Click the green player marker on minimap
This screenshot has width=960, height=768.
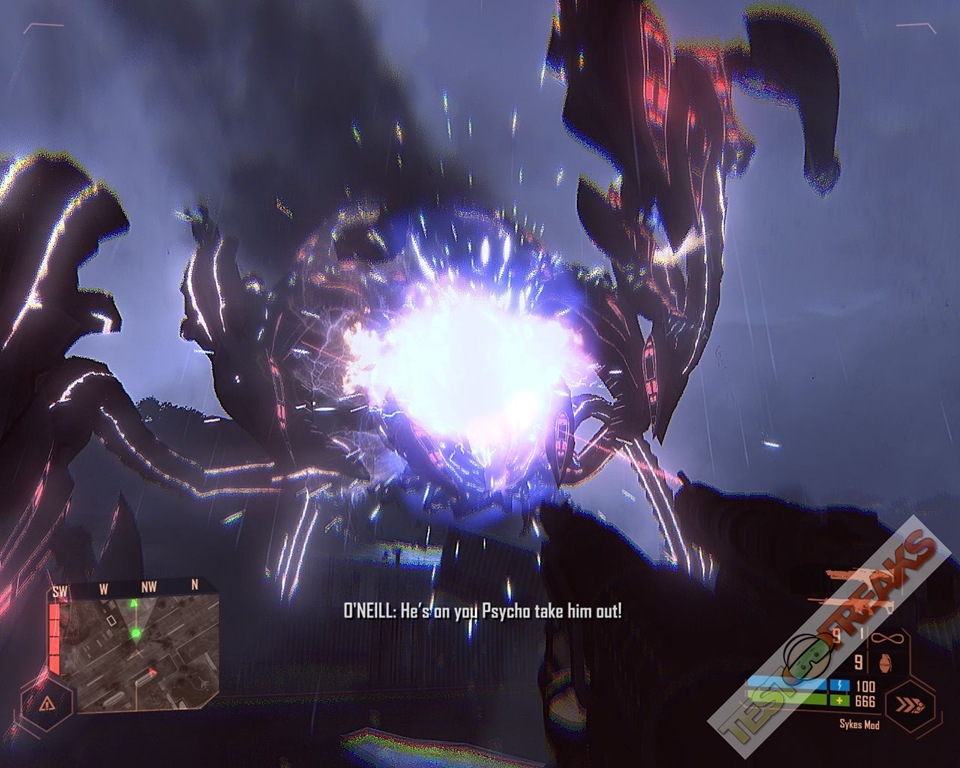(x=136, y=633)
